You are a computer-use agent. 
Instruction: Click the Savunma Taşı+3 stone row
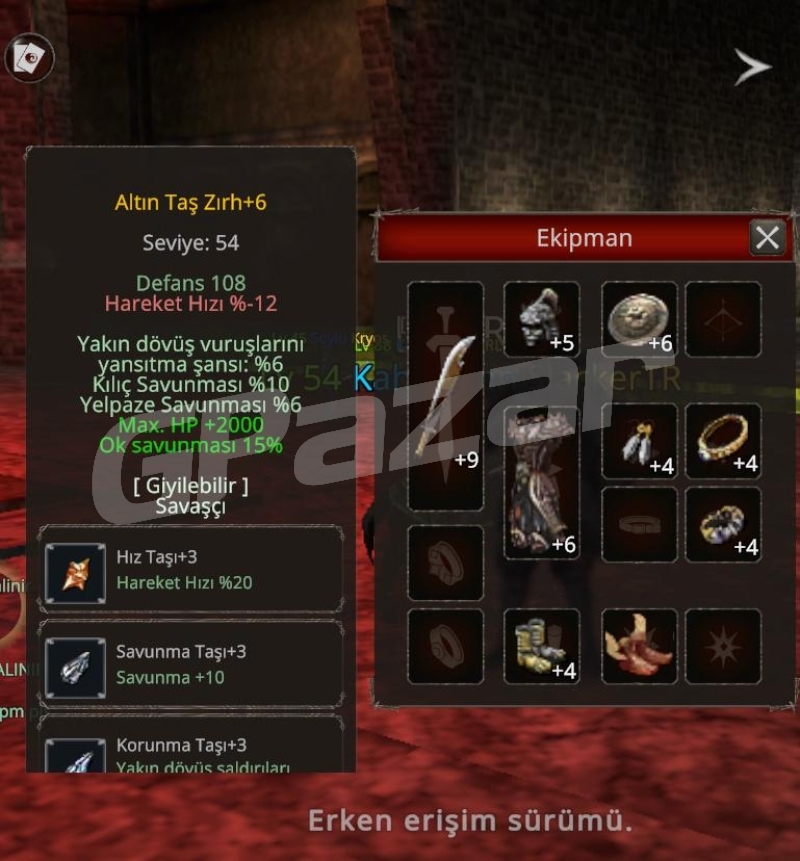[x=190, y=664]
